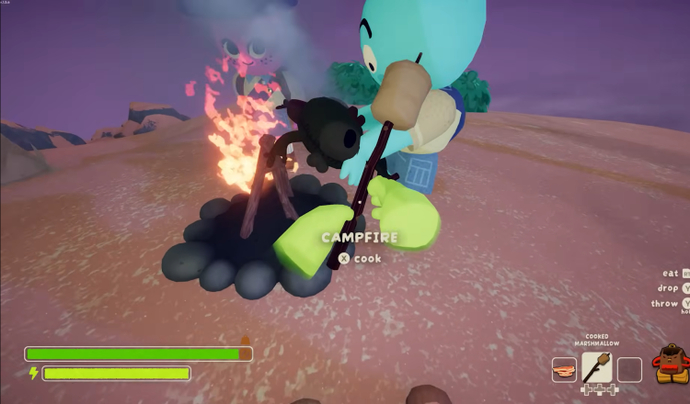The height and width of the screenshot is (404, 690).
Task: Select the empty third hotbar slot
Action: [629, 369]
